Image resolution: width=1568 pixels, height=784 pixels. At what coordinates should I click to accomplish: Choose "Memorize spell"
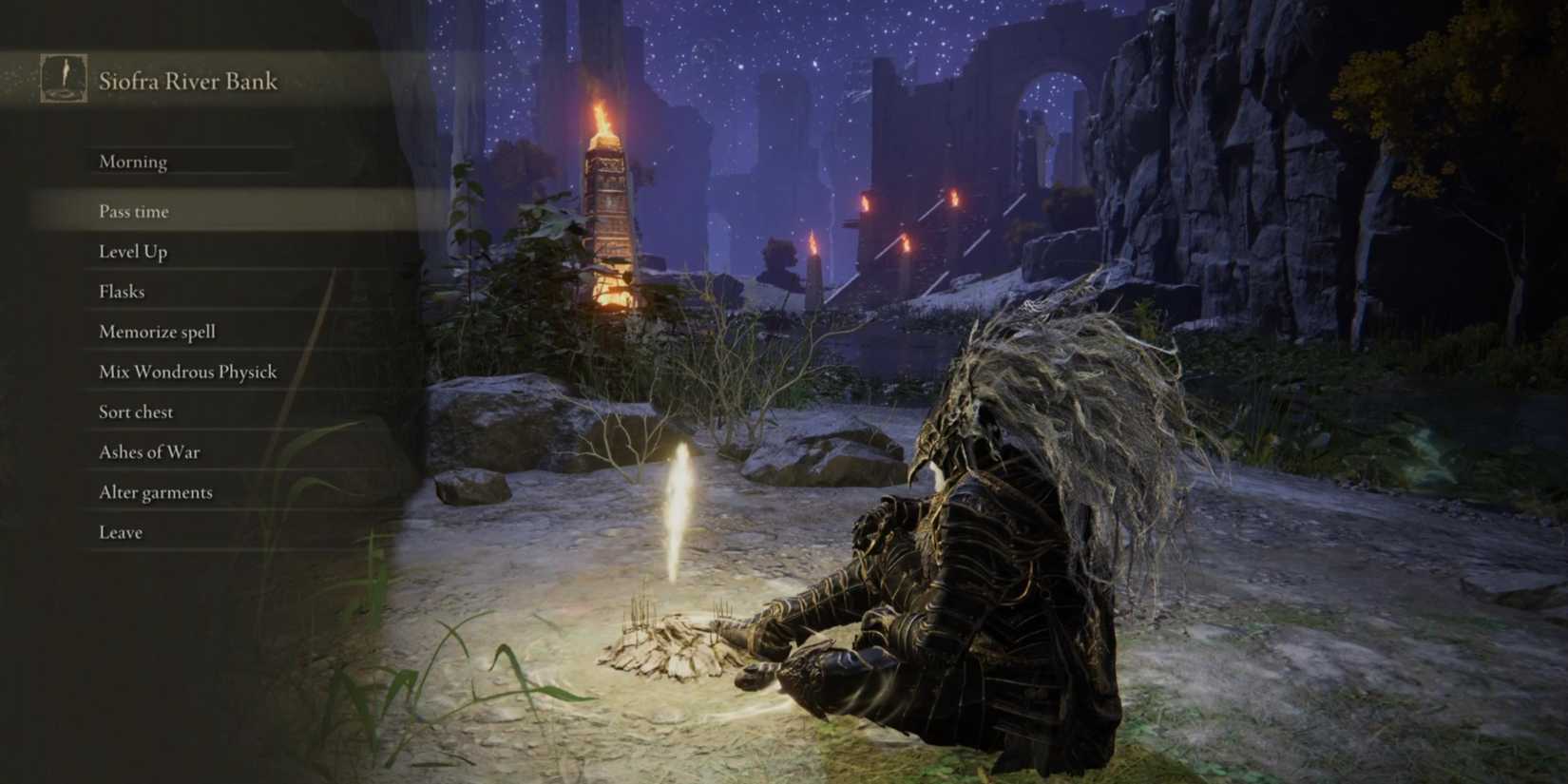(x=157, y=332)
